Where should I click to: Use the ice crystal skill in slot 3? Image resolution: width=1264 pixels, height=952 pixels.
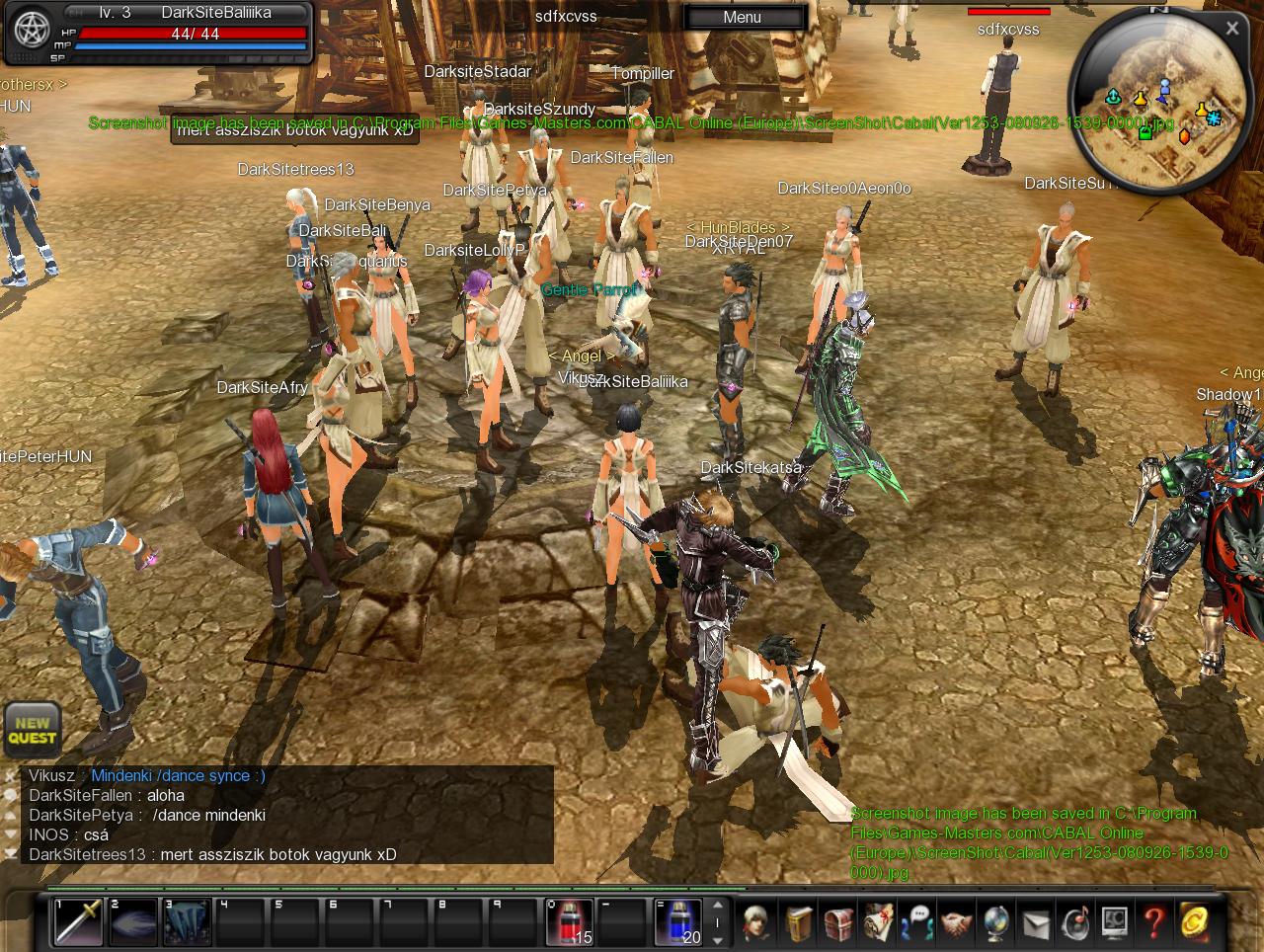click(x=187, y=921)
